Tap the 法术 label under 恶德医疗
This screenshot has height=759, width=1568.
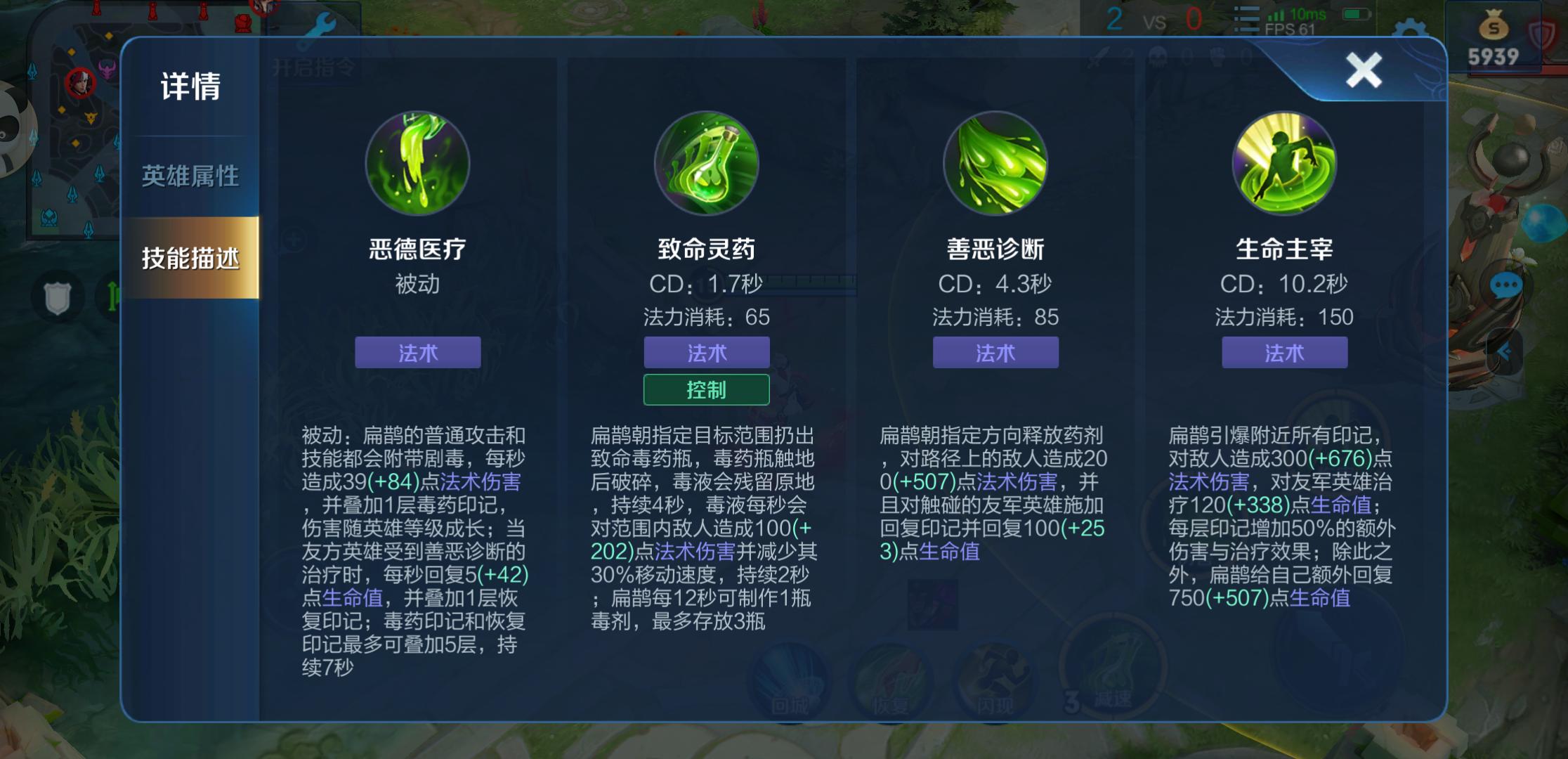point(417,353)
